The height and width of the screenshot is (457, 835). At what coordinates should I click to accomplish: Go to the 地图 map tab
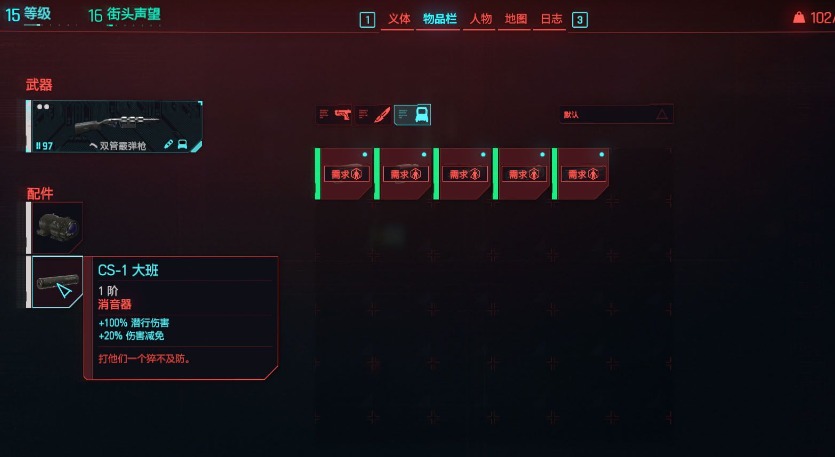point(516,19)
